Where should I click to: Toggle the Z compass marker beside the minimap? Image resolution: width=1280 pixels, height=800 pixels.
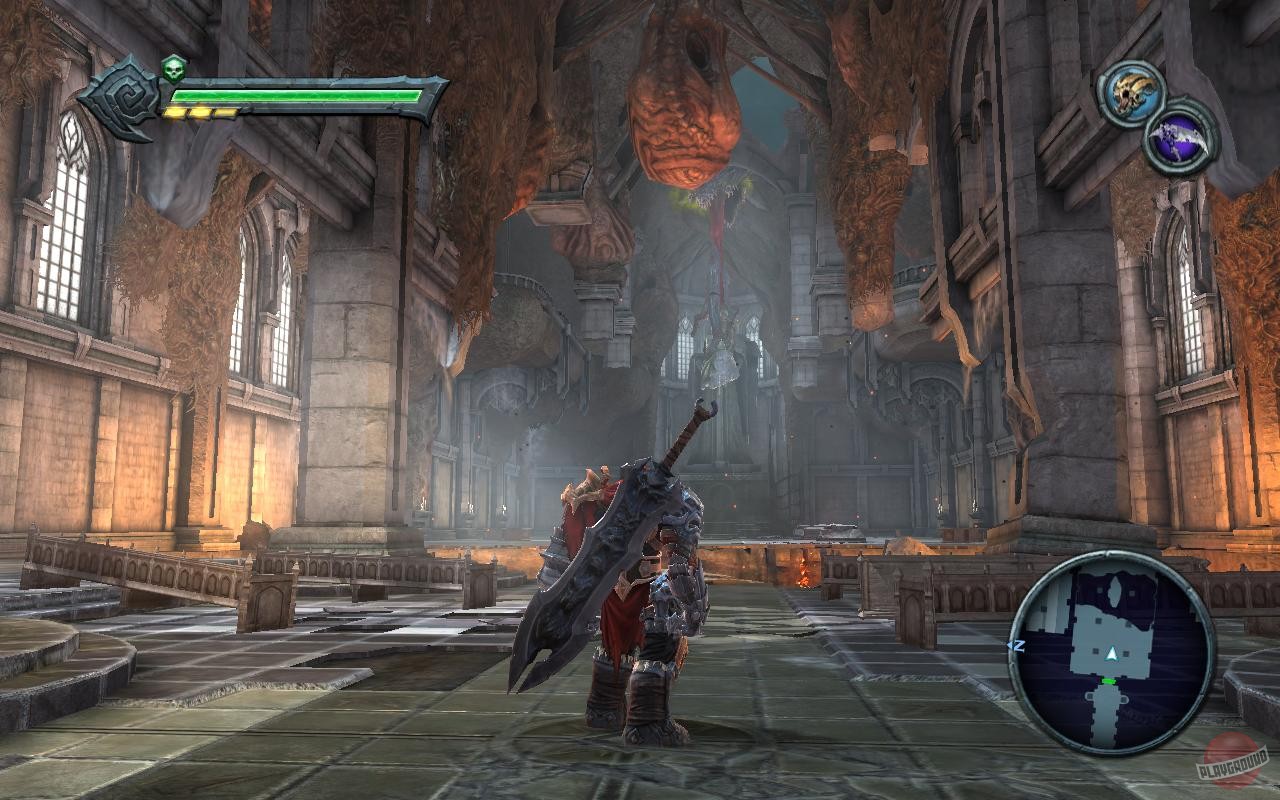1017,645
